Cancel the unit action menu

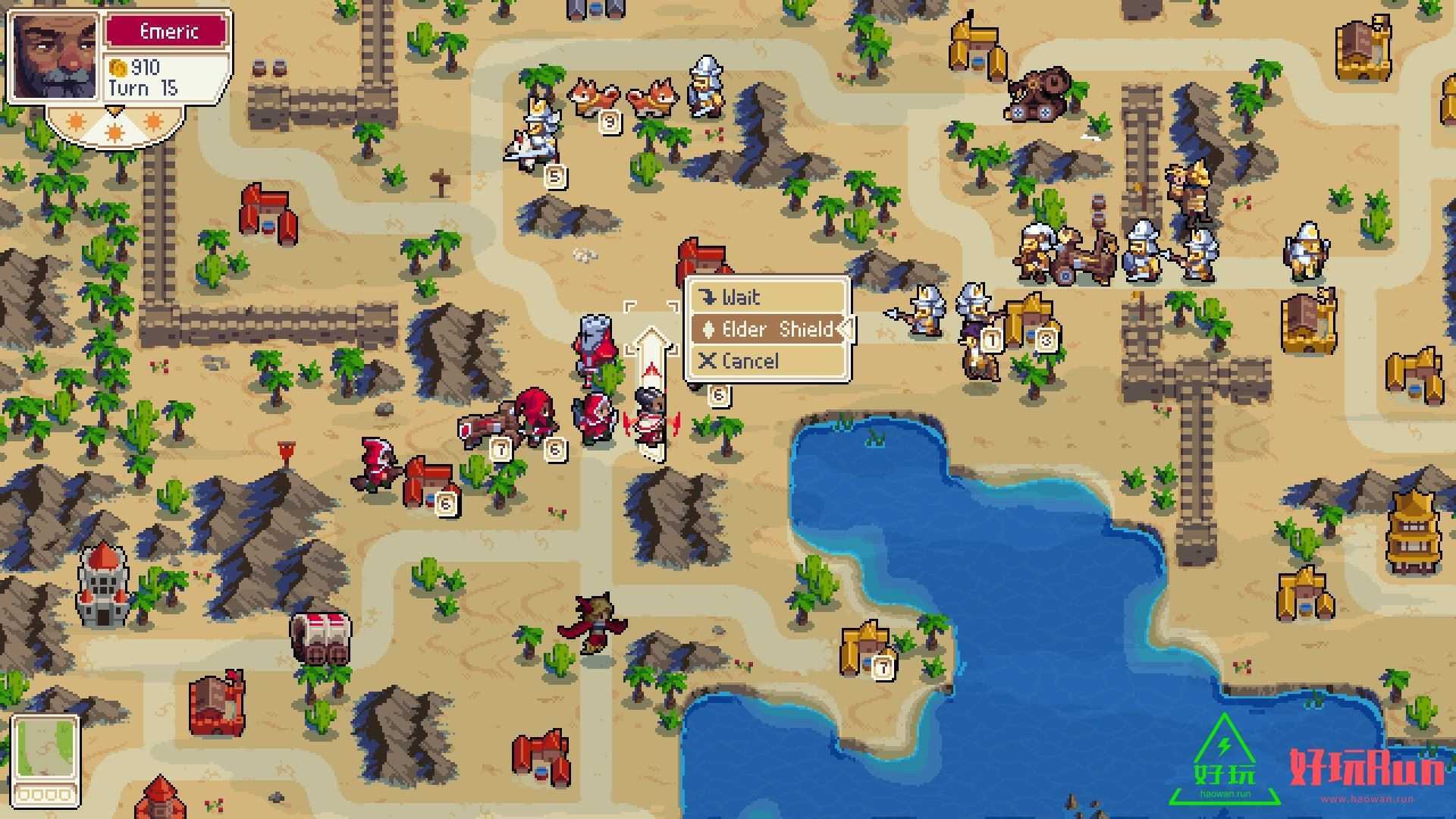pyautogui.click(x=767, y=361)
